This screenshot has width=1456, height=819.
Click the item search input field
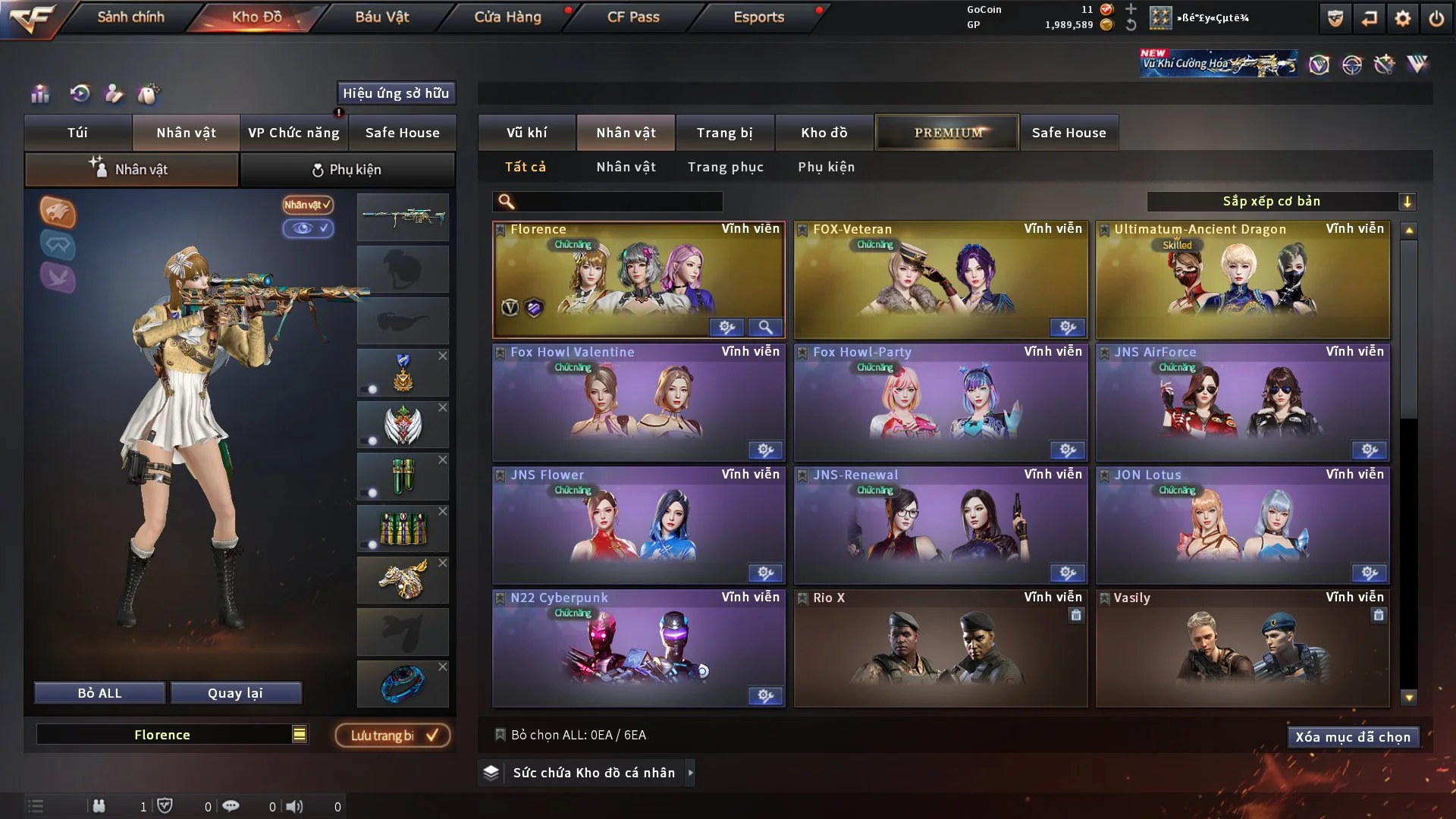607,202
